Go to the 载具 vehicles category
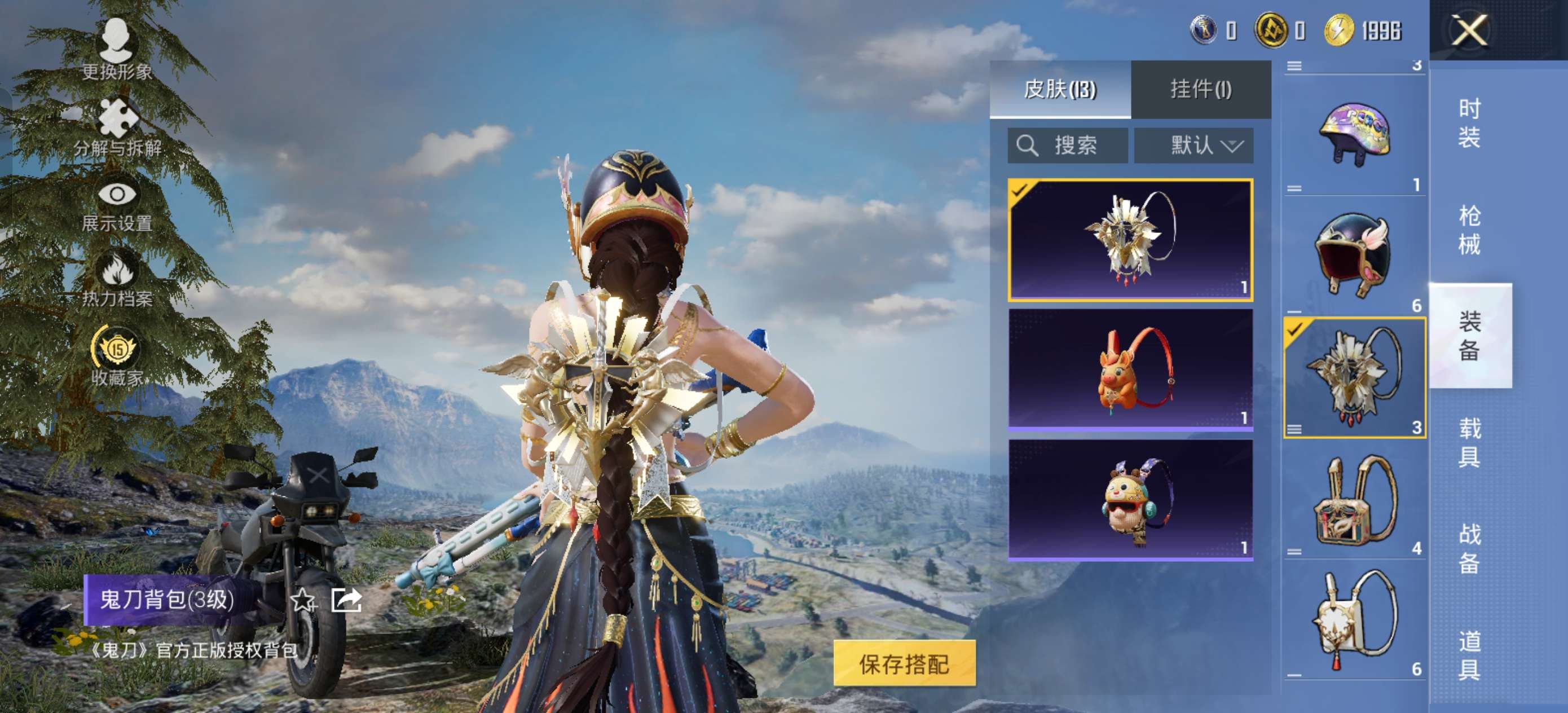This screenshot has width=1568, height=713. pyautogui.click(x=1469, y=442)
